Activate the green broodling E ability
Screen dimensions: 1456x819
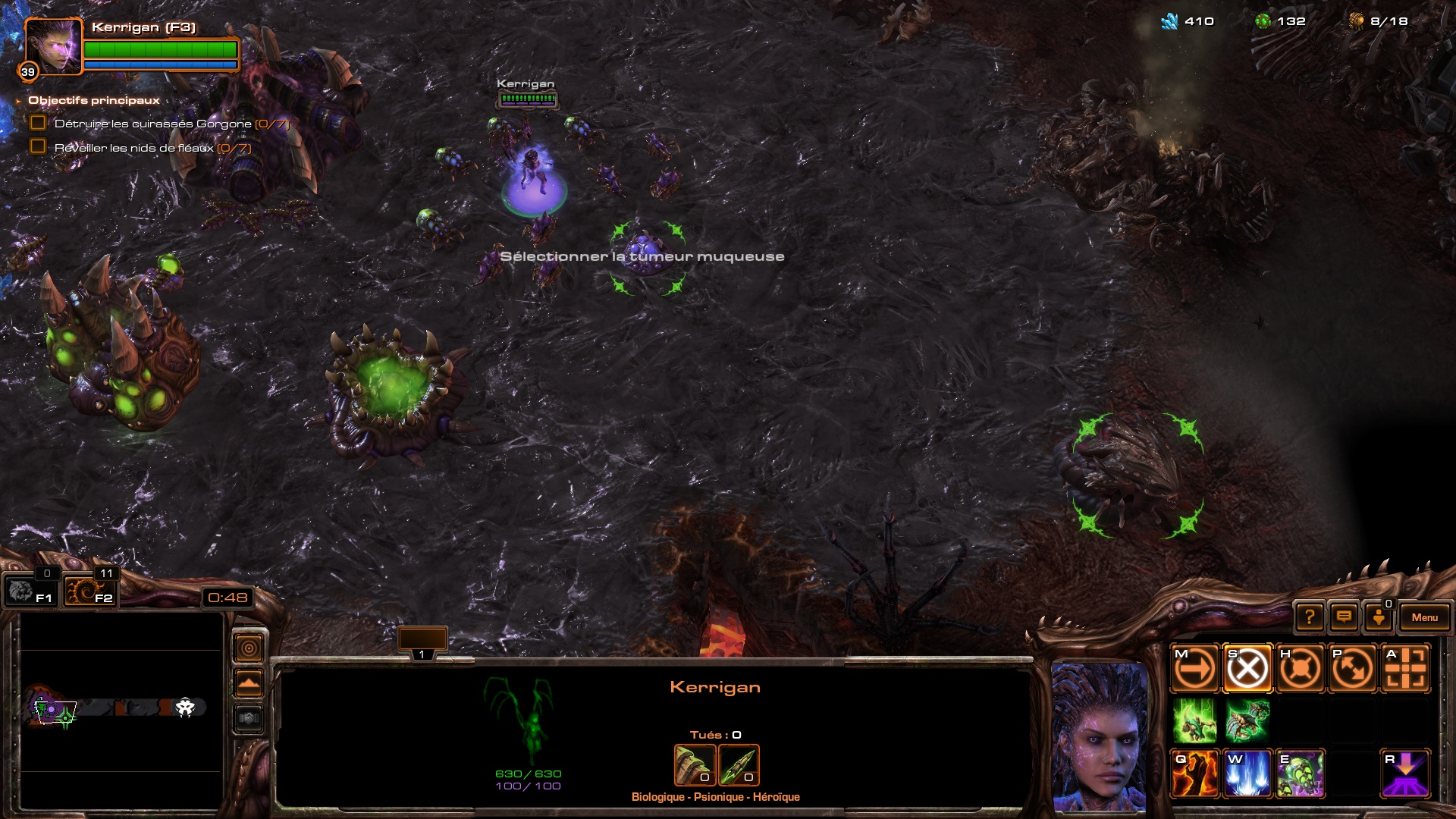(x=1300, y=773)
